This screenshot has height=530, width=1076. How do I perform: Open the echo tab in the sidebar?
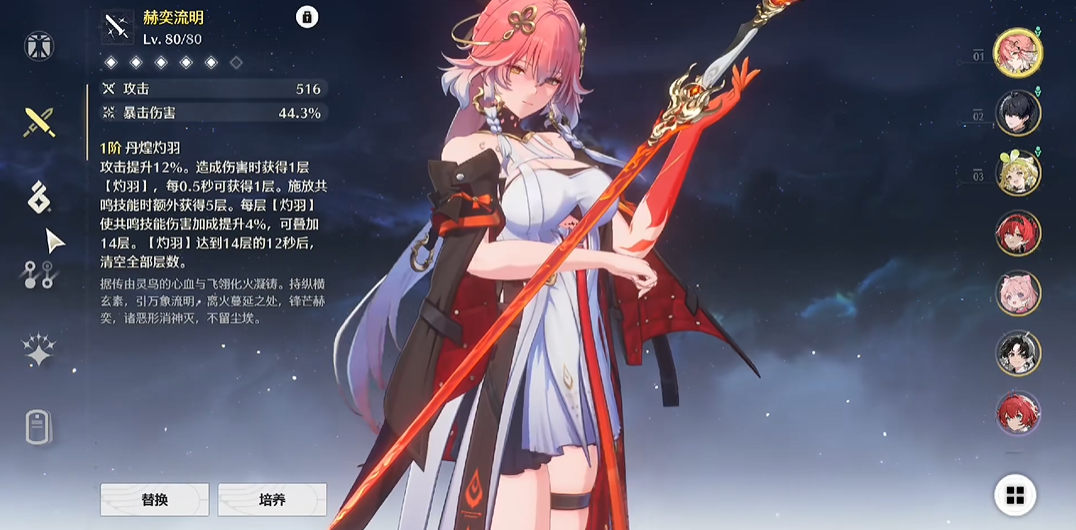tap(39, 197)
